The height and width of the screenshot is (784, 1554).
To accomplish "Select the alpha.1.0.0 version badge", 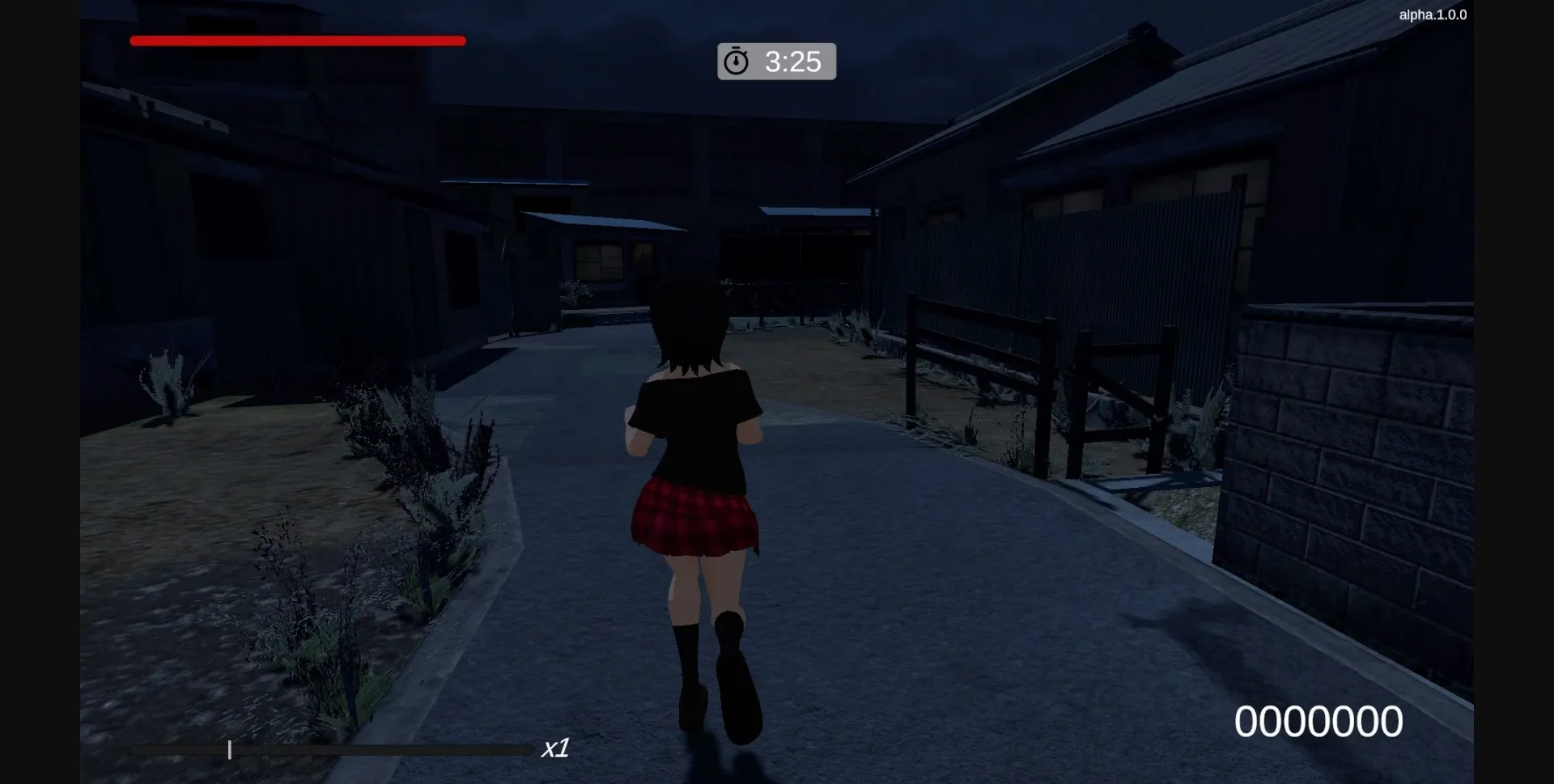I will coord(1432,14).
